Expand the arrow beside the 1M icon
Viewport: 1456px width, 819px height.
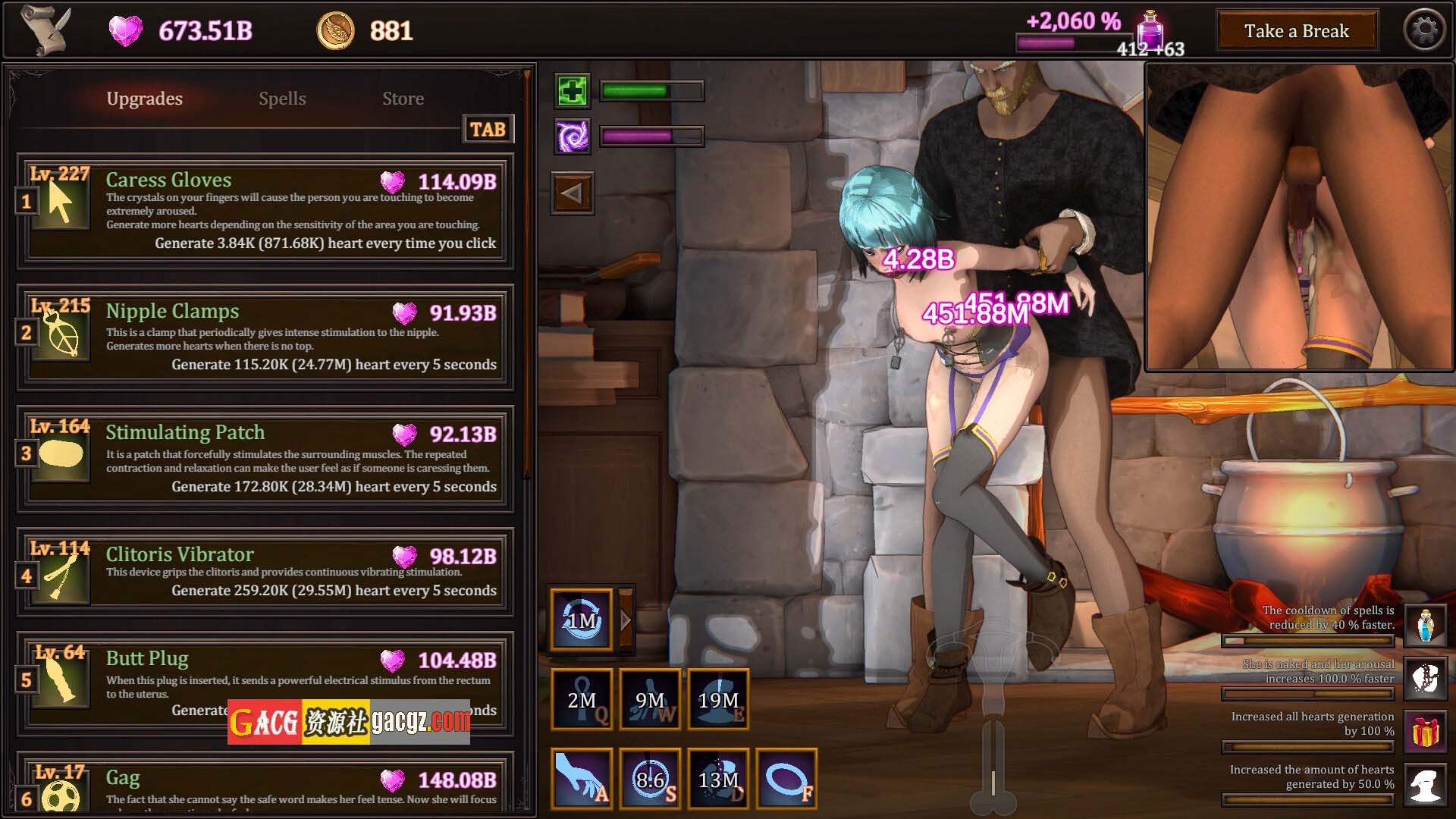coord(626,620)
